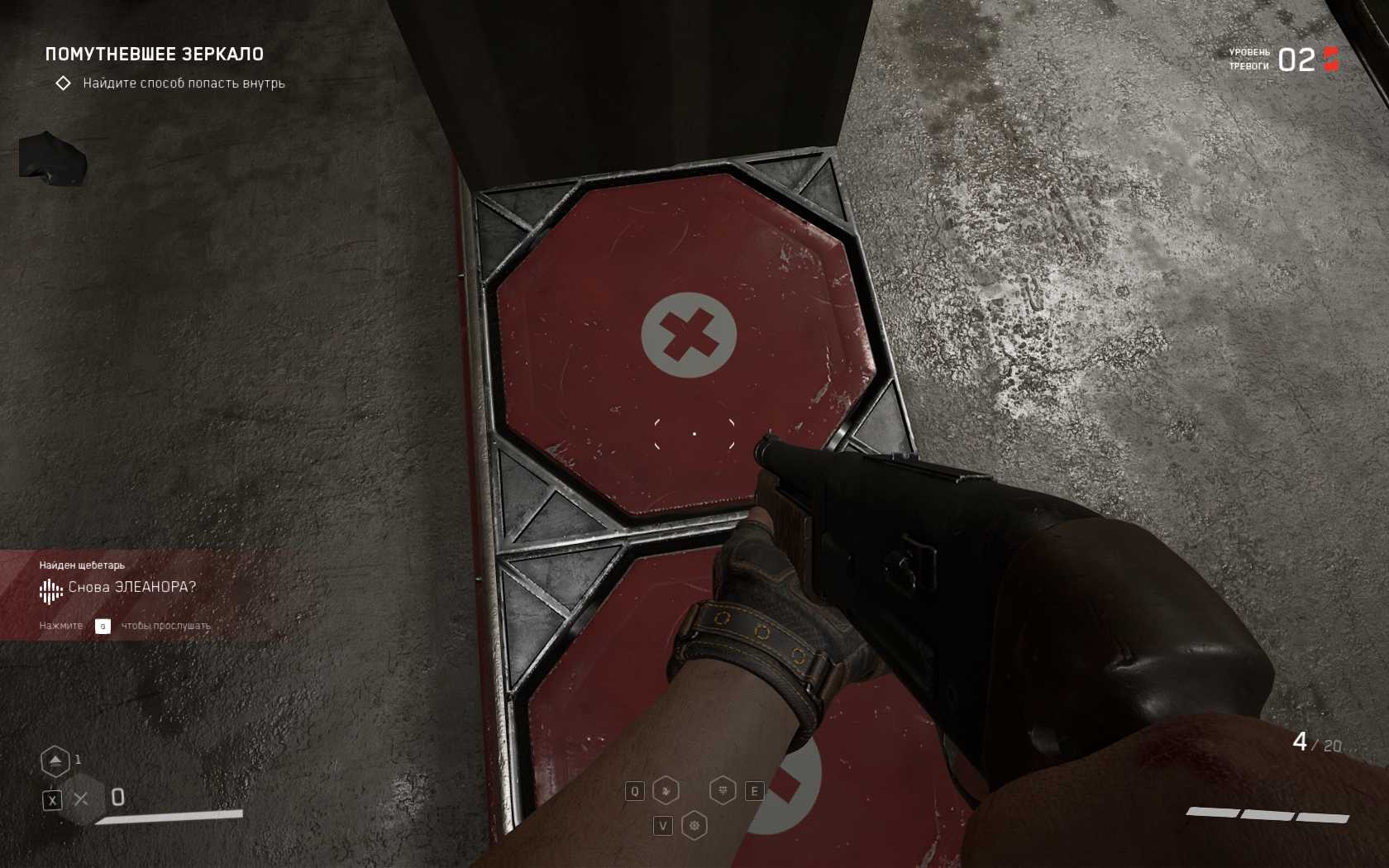1389x868 pixels.
Task: Select the "Снова ЭЛЕАНОРА?" chirper notification
Action: click(x=131, y=588)
